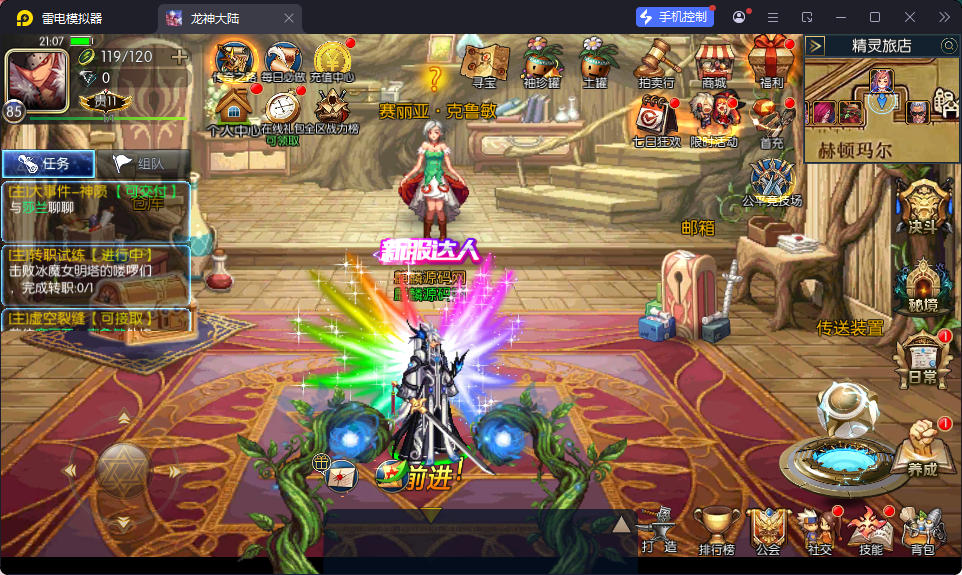Switch to the 组队 team tab

coord(142,164)
